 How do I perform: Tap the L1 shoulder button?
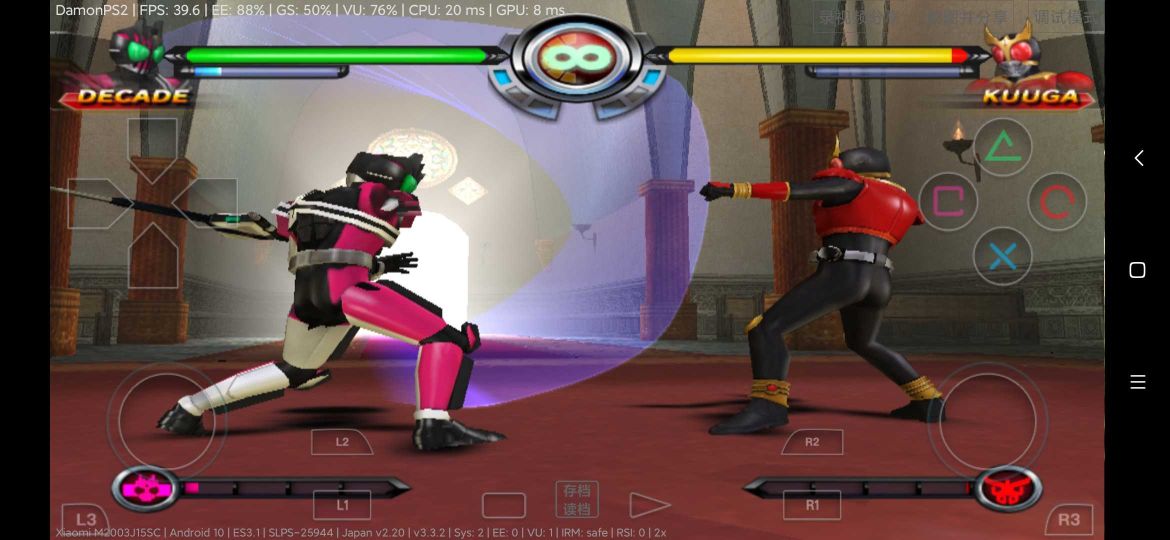pyautogui.click(x=342, y=505)
